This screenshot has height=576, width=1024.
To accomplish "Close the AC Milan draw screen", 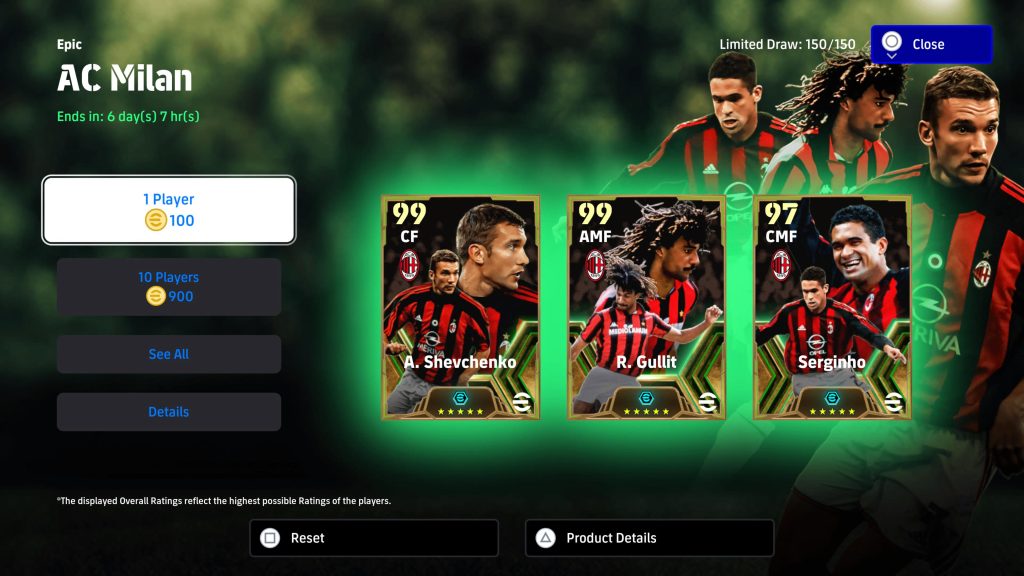I will tap(931, 45).
